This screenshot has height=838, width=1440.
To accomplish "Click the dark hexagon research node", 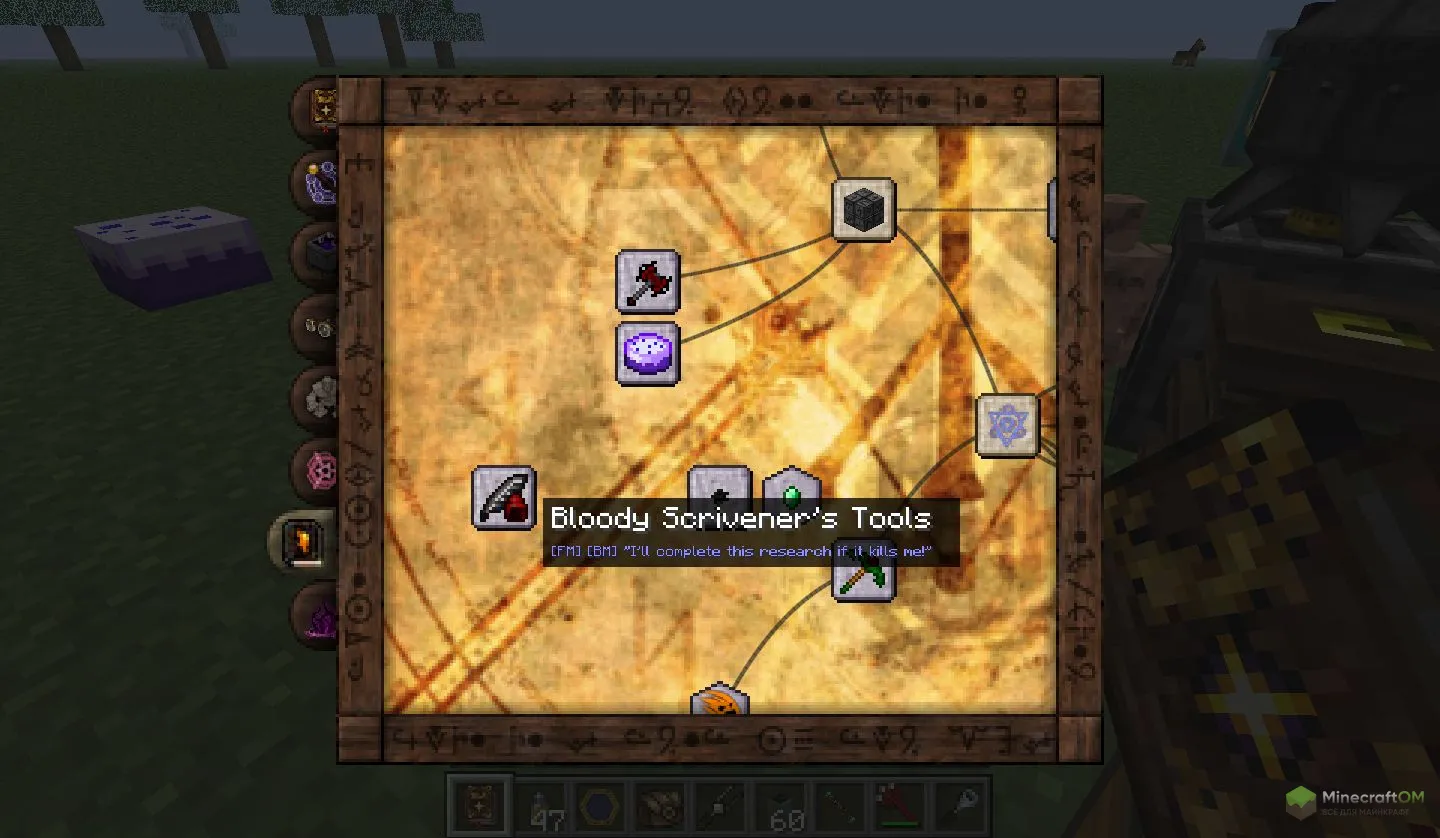I will pos(720,490).
